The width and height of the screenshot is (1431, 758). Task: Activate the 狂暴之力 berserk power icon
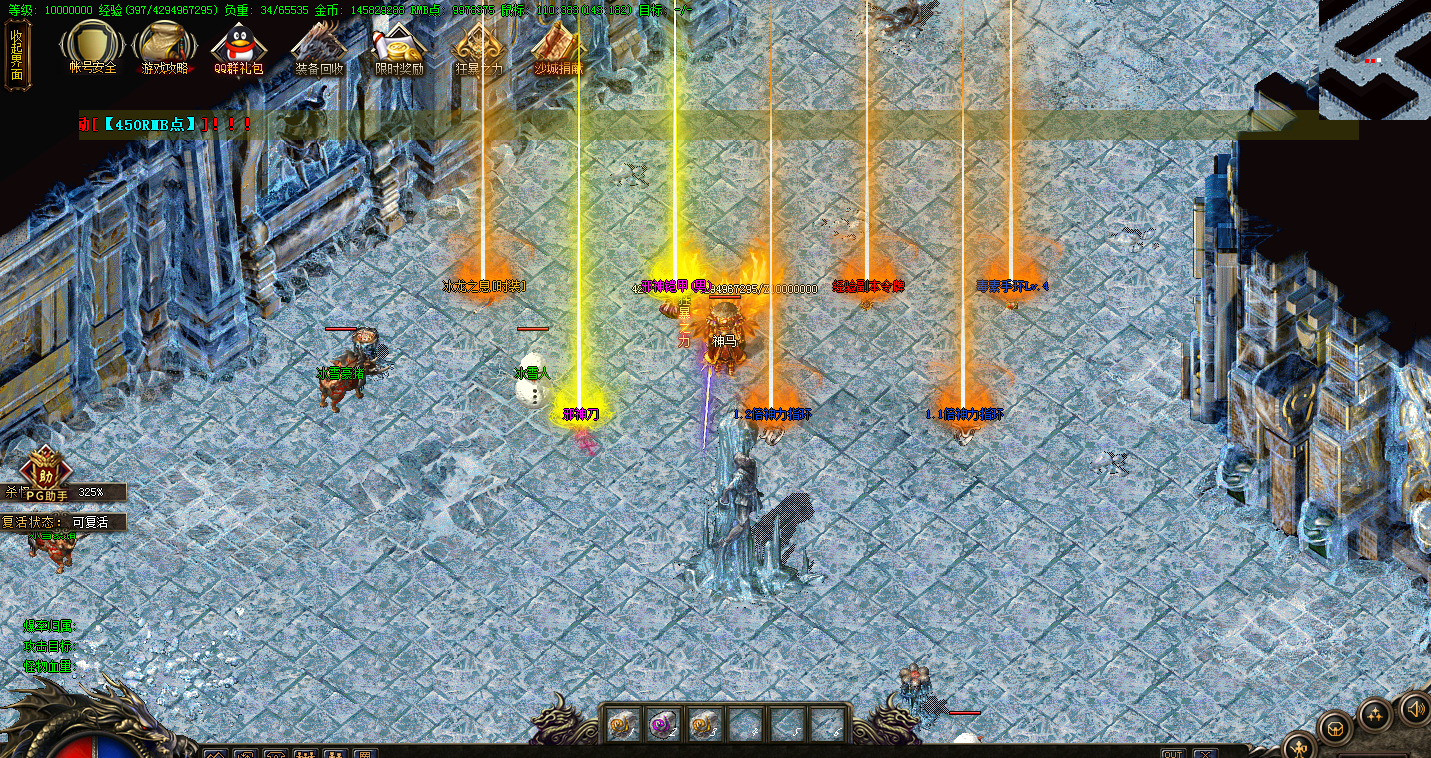tap(479, 46)
